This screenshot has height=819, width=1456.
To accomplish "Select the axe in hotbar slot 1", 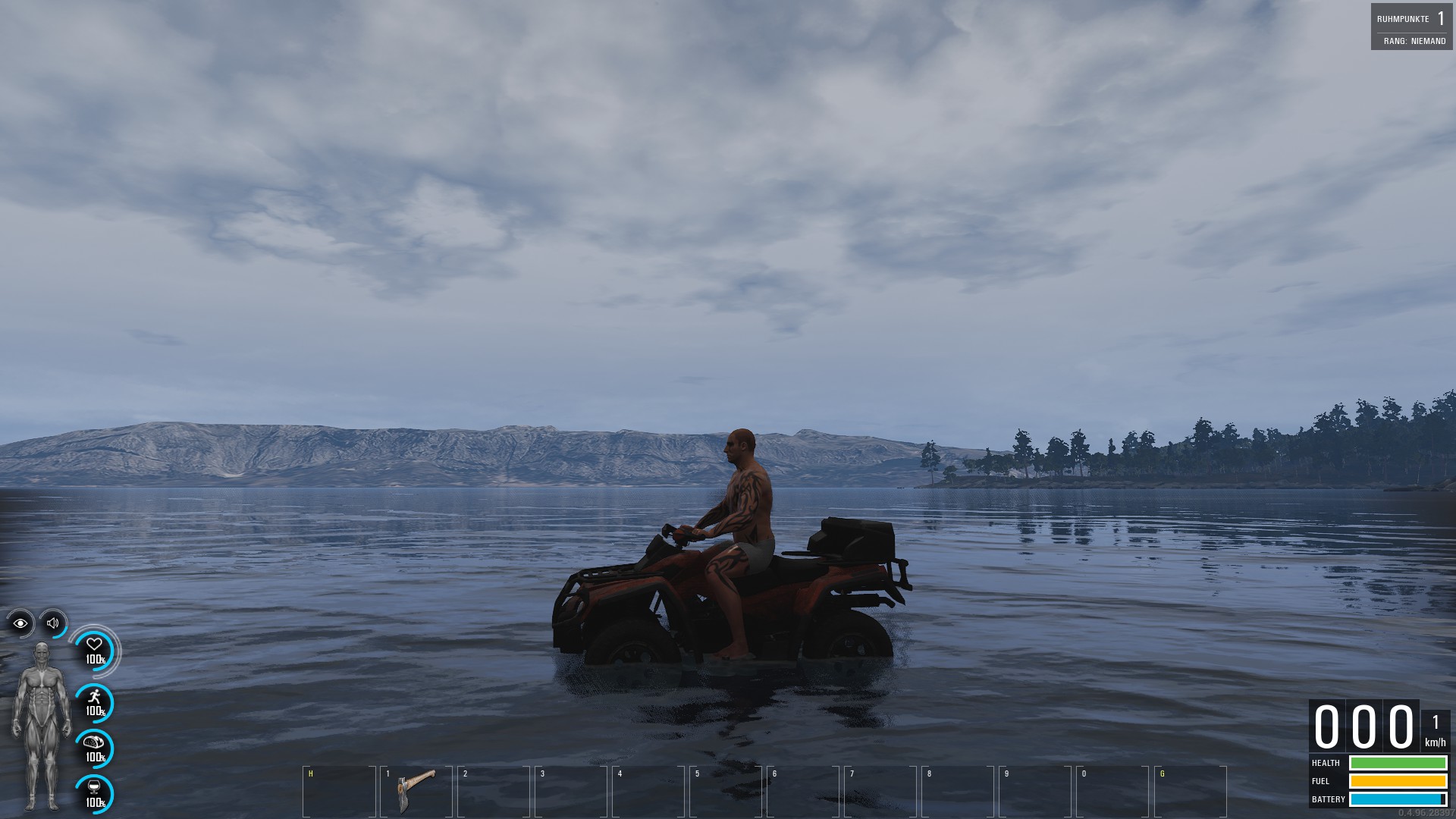I will pyautogui.click(x=416, y=790).
